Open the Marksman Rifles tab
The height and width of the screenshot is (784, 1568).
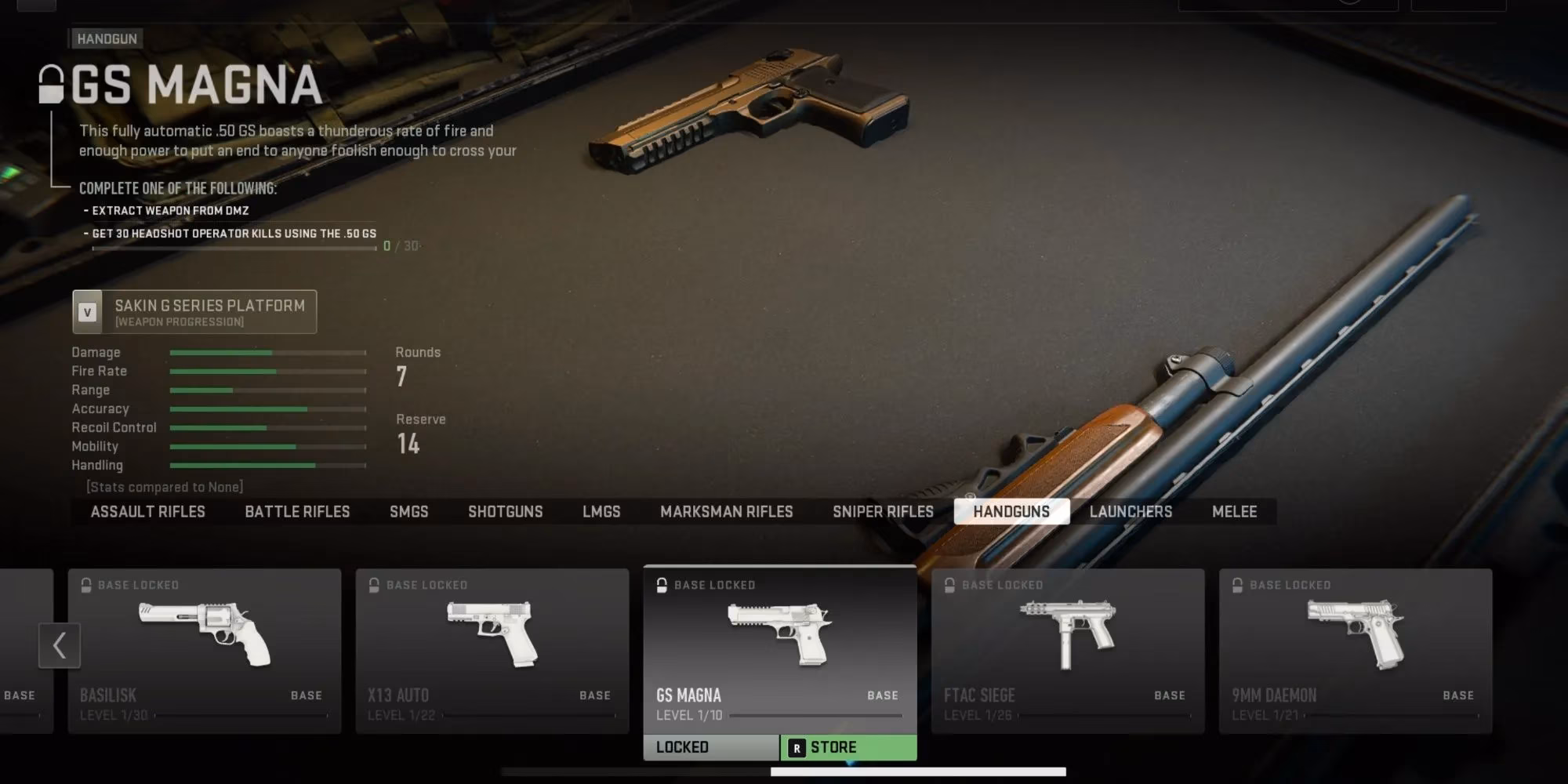click(726, 512)
